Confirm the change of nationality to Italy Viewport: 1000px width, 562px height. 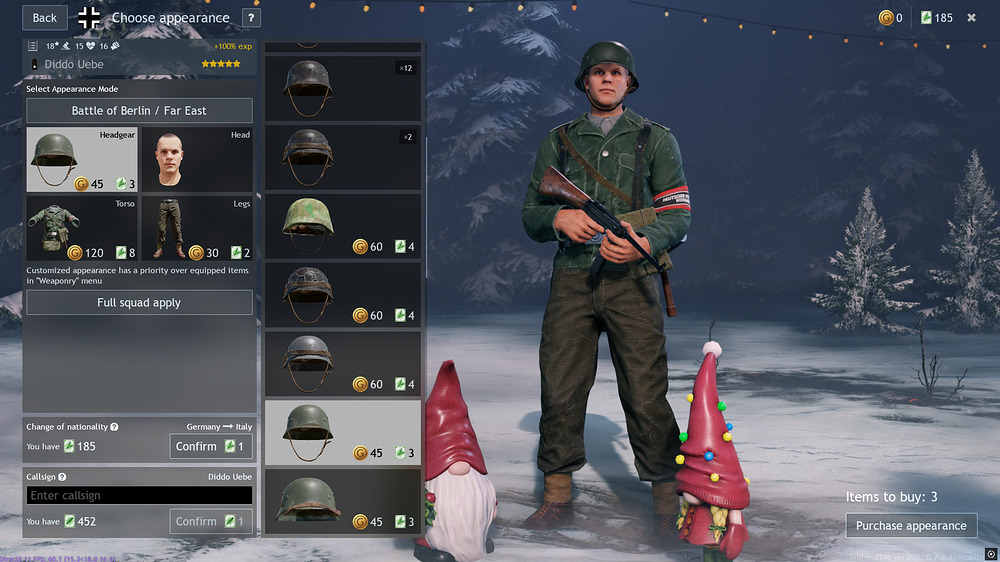(x=210, y=446)
